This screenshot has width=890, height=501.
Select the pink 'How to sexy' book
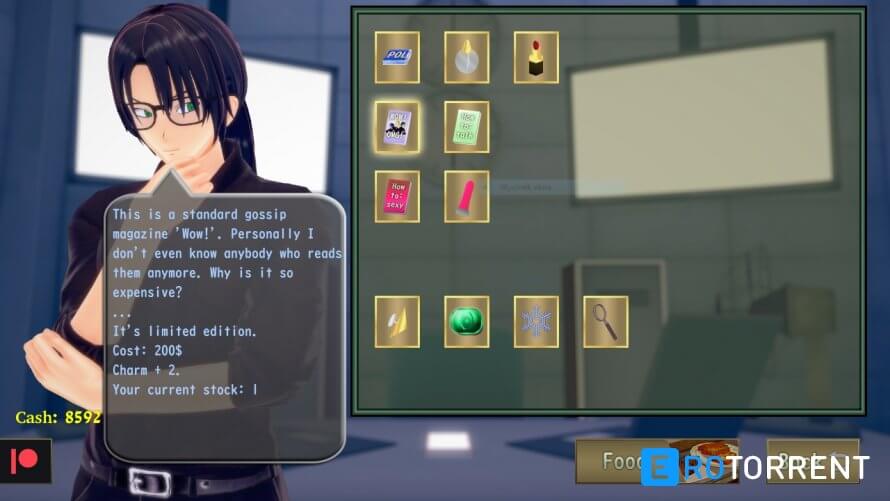[x=397, y=196]
